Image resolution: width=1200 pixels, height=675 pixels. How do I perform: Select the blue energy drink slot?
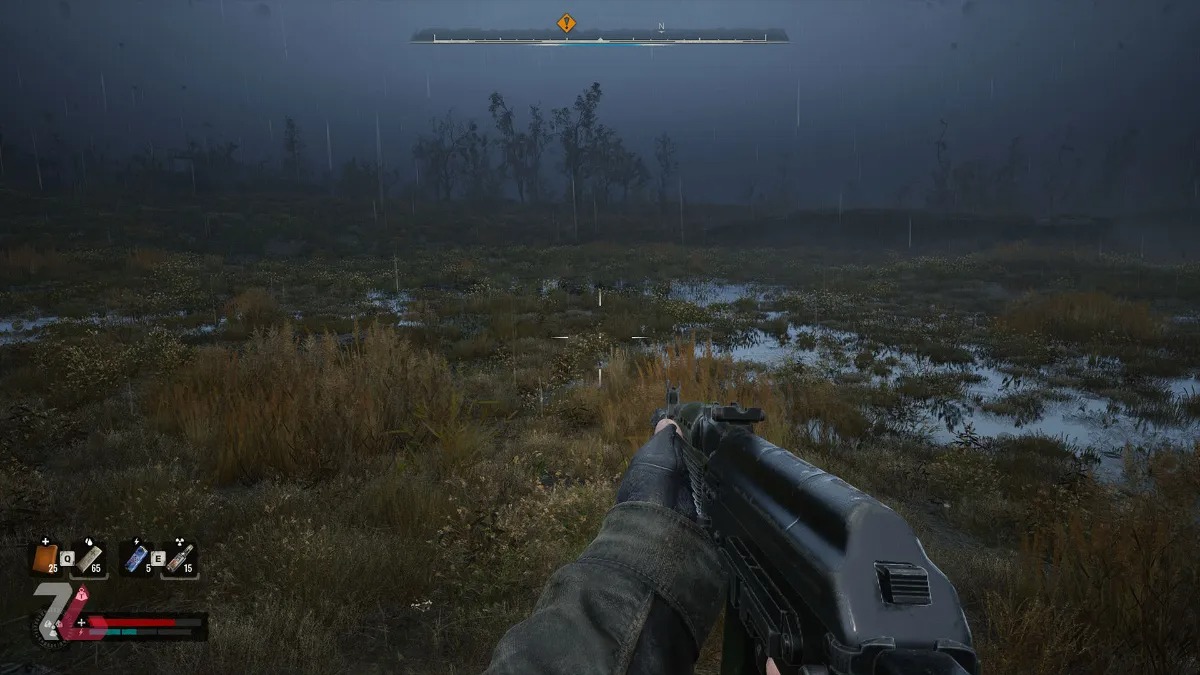click(x=135, y=558)
